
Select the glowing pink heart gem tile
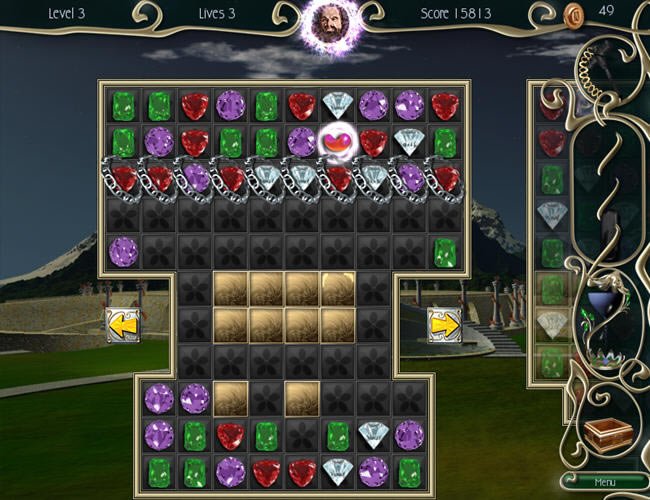point(338,142)
